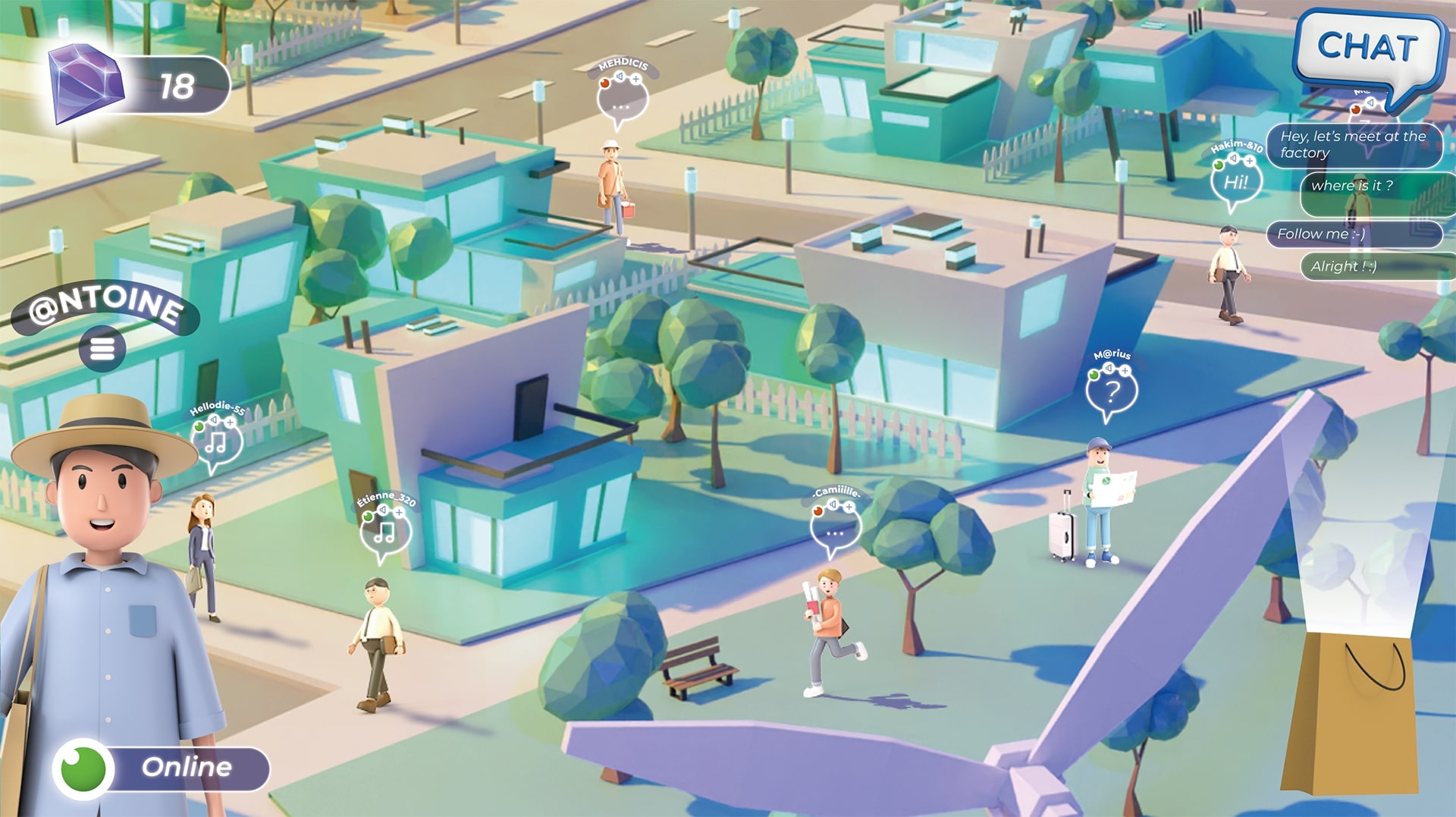
Task: Toggle Hakim-&10's green presence dot
Action: coord(1219,165)
